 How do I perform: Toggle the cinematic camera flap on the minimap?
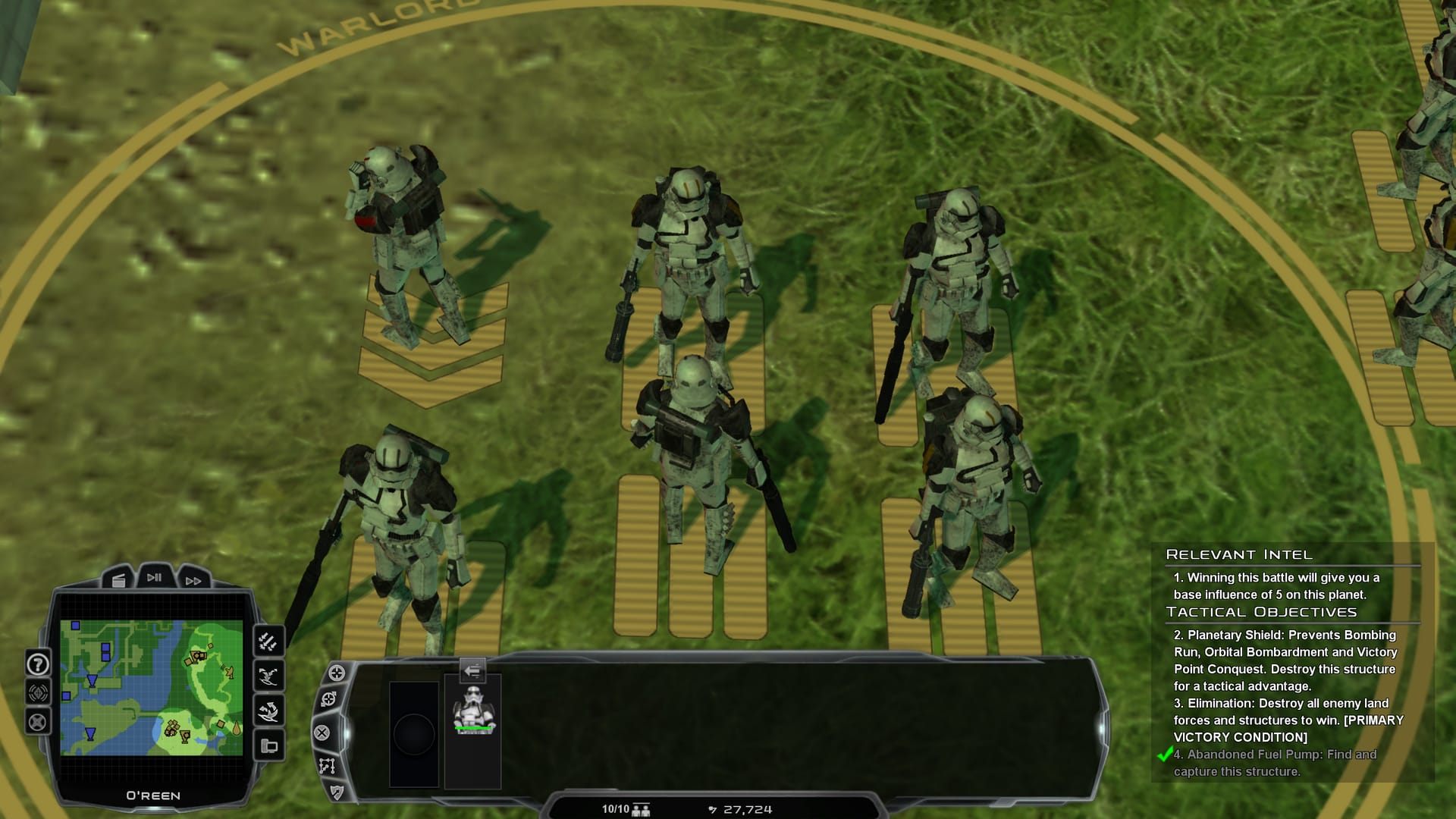[x=118, y=581]
